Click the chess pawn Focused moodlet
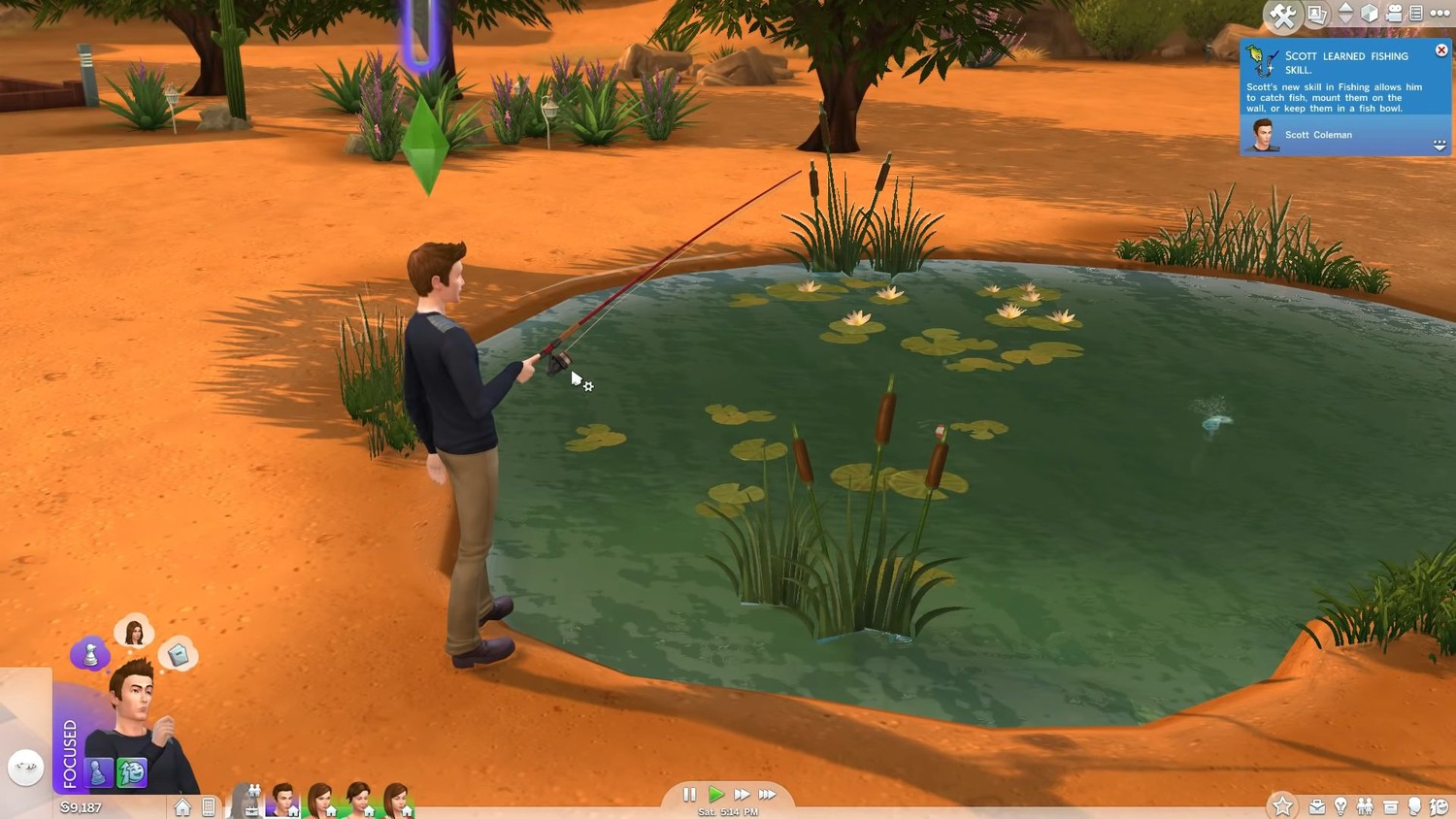Screen dimensions: 1456x819 point(98,772)
